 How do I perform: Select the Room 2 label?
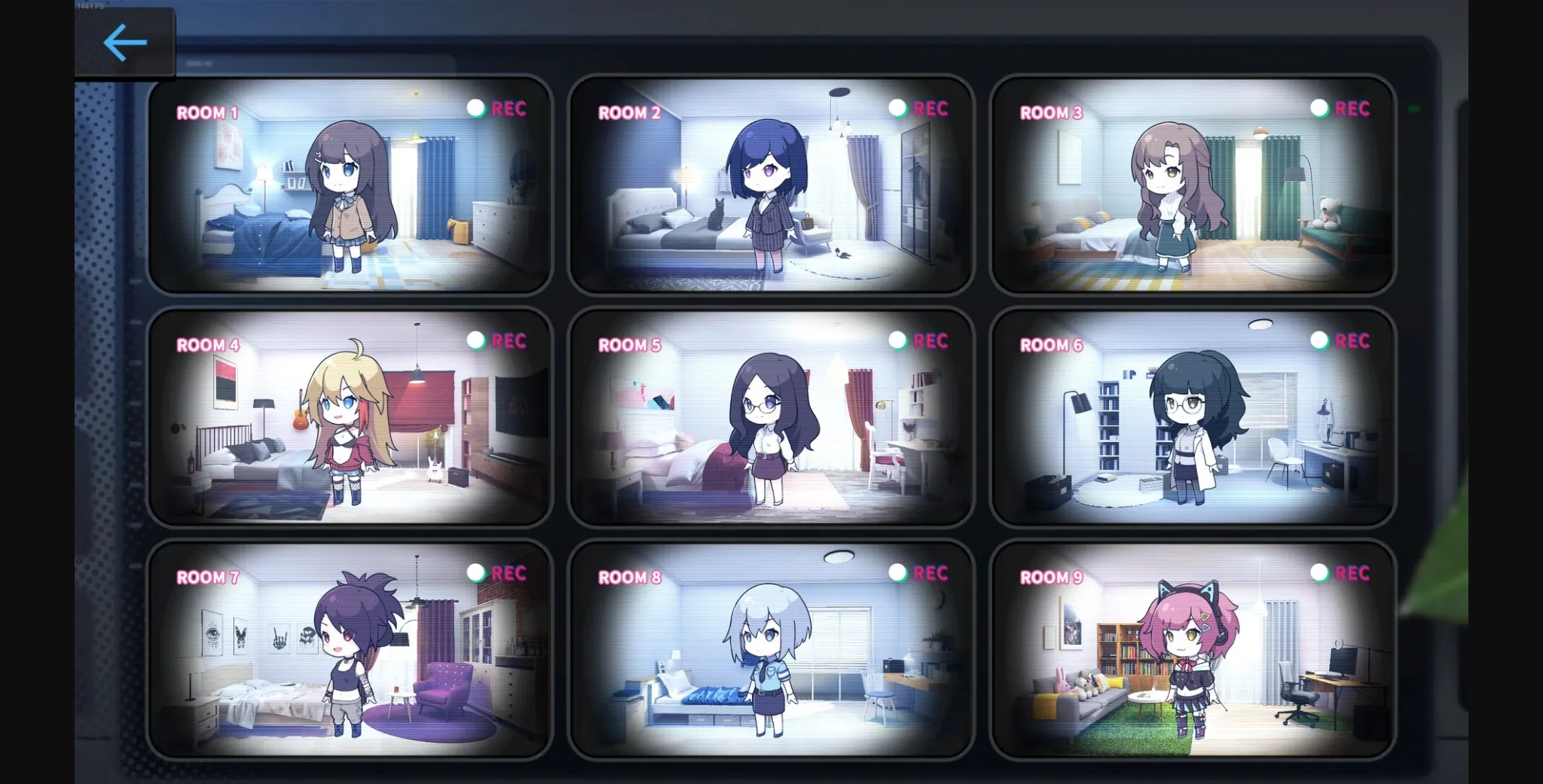[628, 113]
